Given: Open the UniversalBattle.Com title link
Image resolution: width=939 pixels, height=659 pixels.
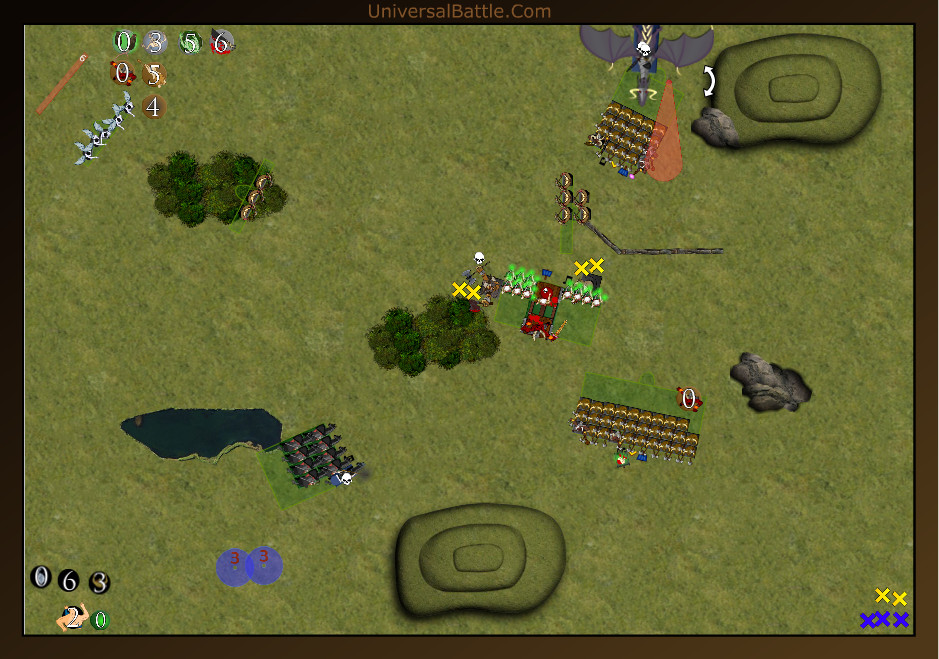Looking at the screenshot, I should click(x=459, y=11).
